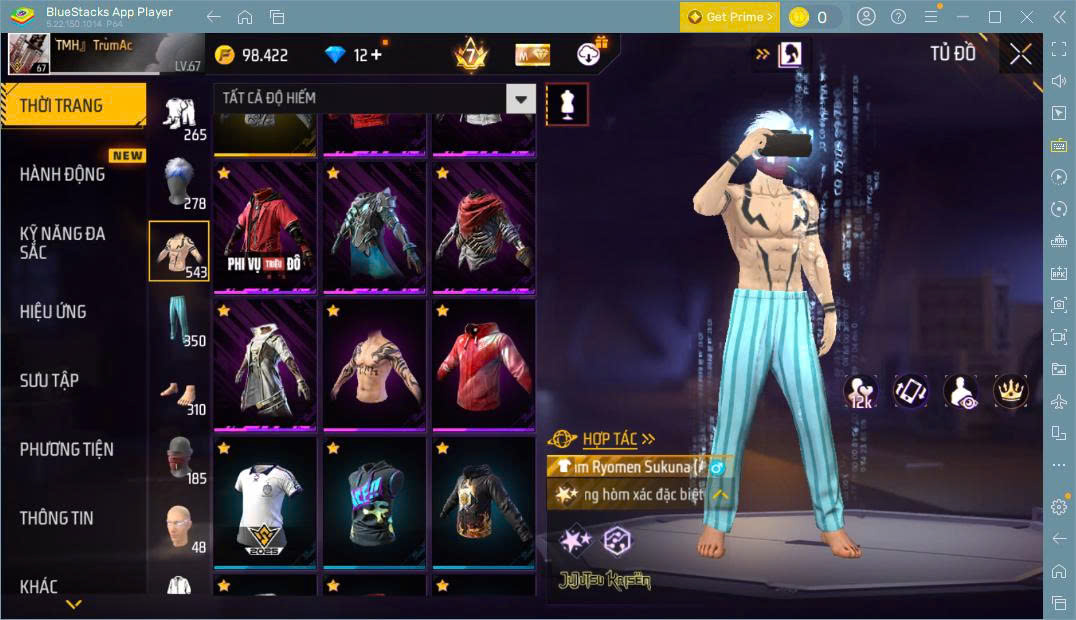The height and width of the screenshot is (620, 1076).
Task: Open the TẤT CẢ ĐỘ HIẾM dropdown
Action: tap(374, 98)
